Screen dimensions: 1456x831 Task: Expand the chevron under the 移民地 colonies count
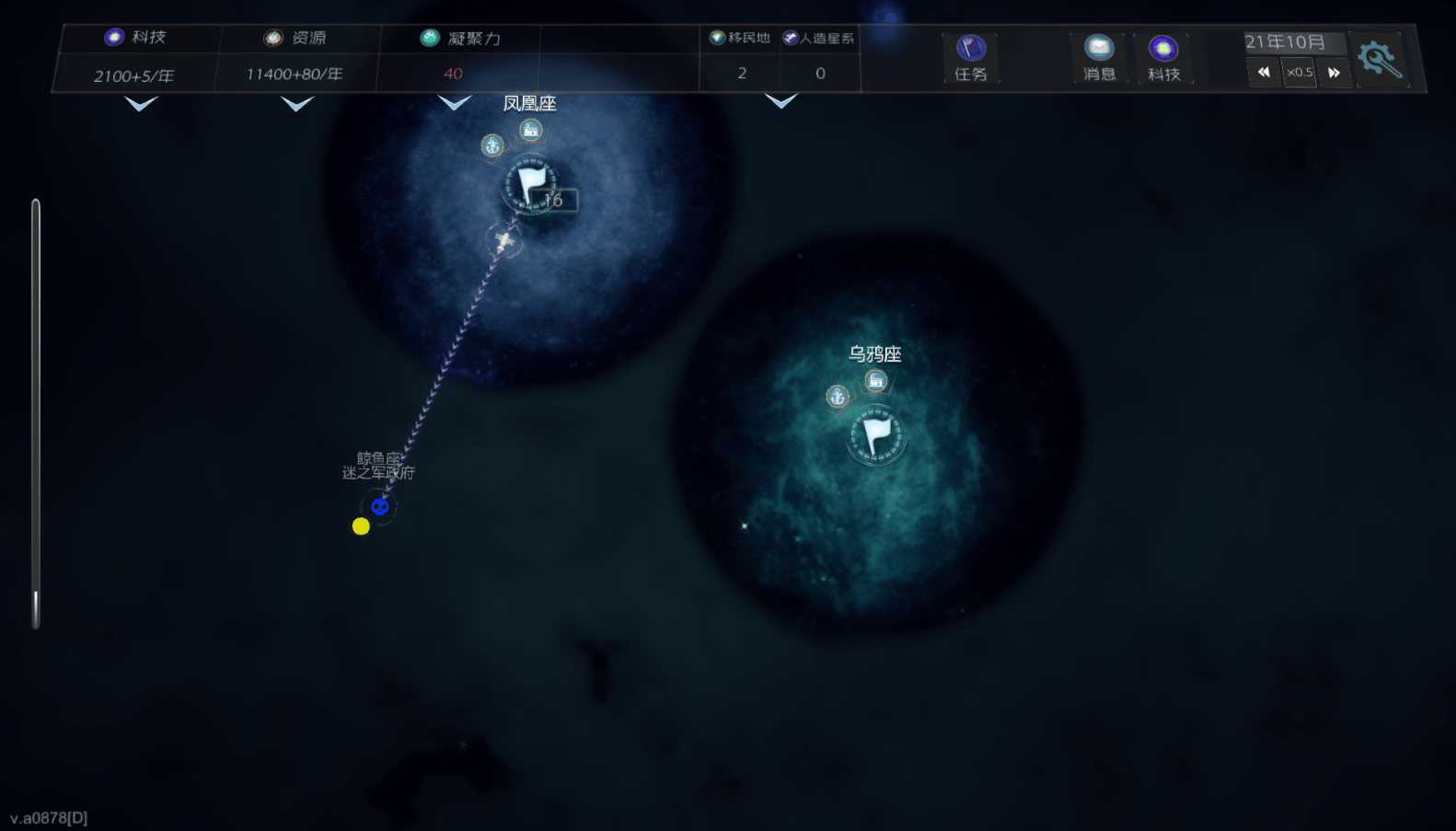[x=780, y=101]
